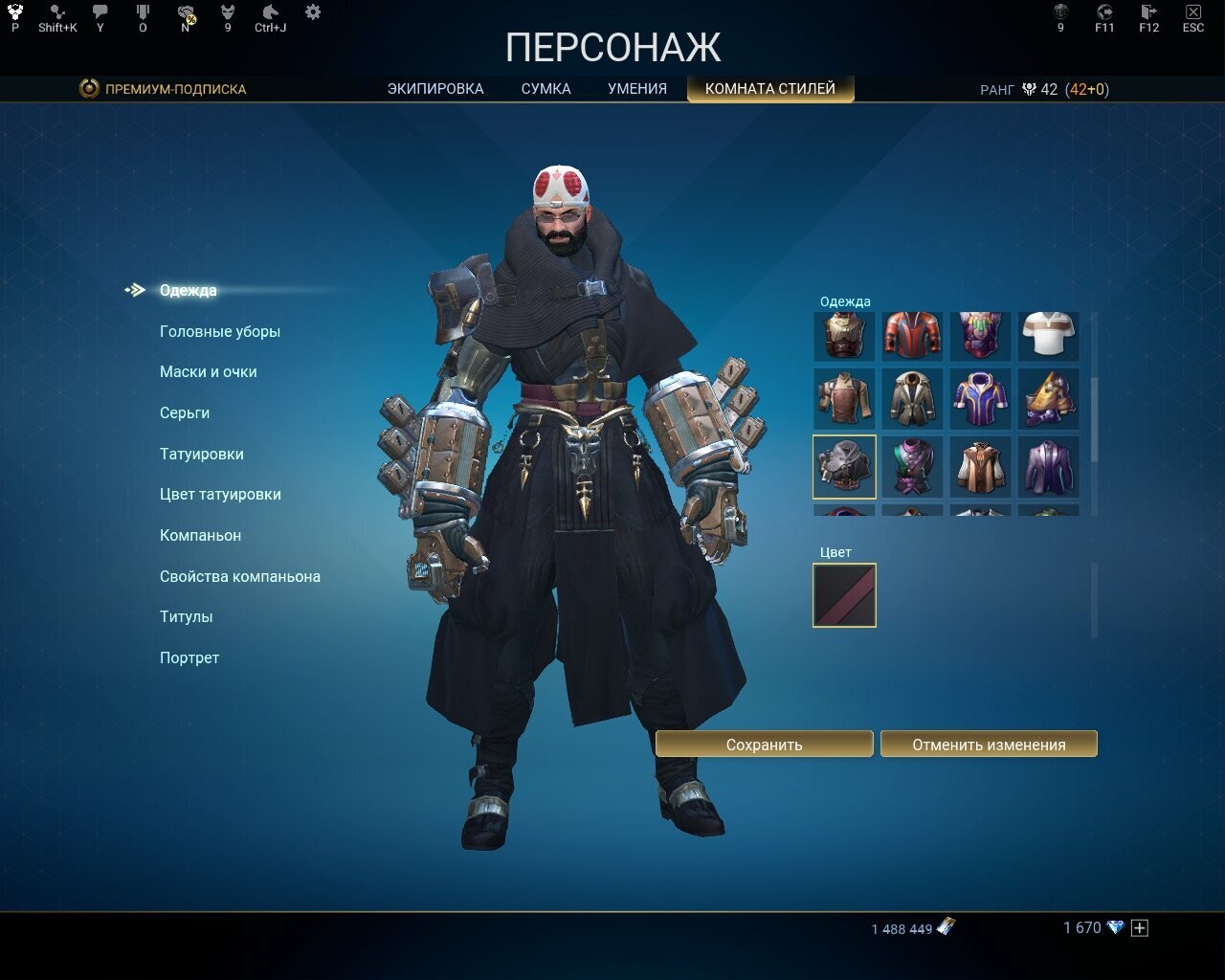Click the exit door icon labeled F12
Image resolution: width=1225 pixels, height=980 pixels.
click(1147, 12)
